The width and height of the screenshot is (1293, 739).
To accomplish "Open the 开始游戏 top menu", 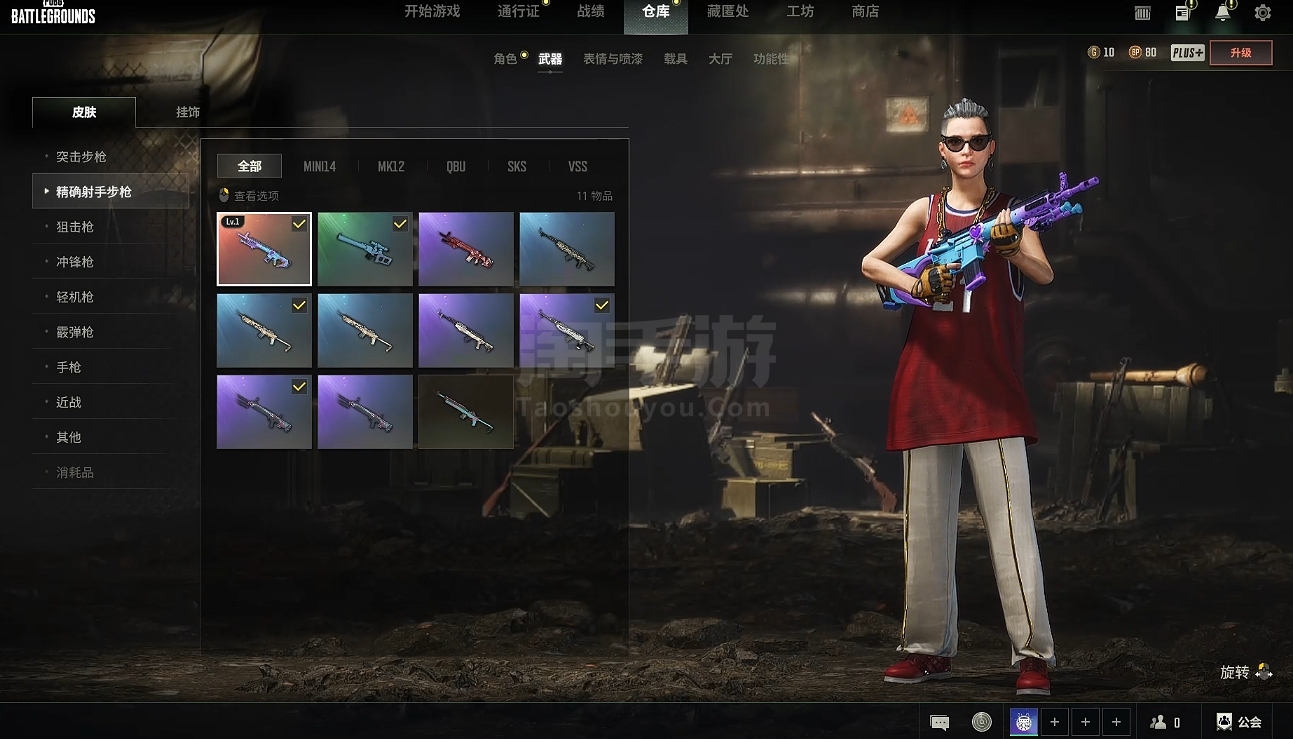I will (x=432, y=12).
